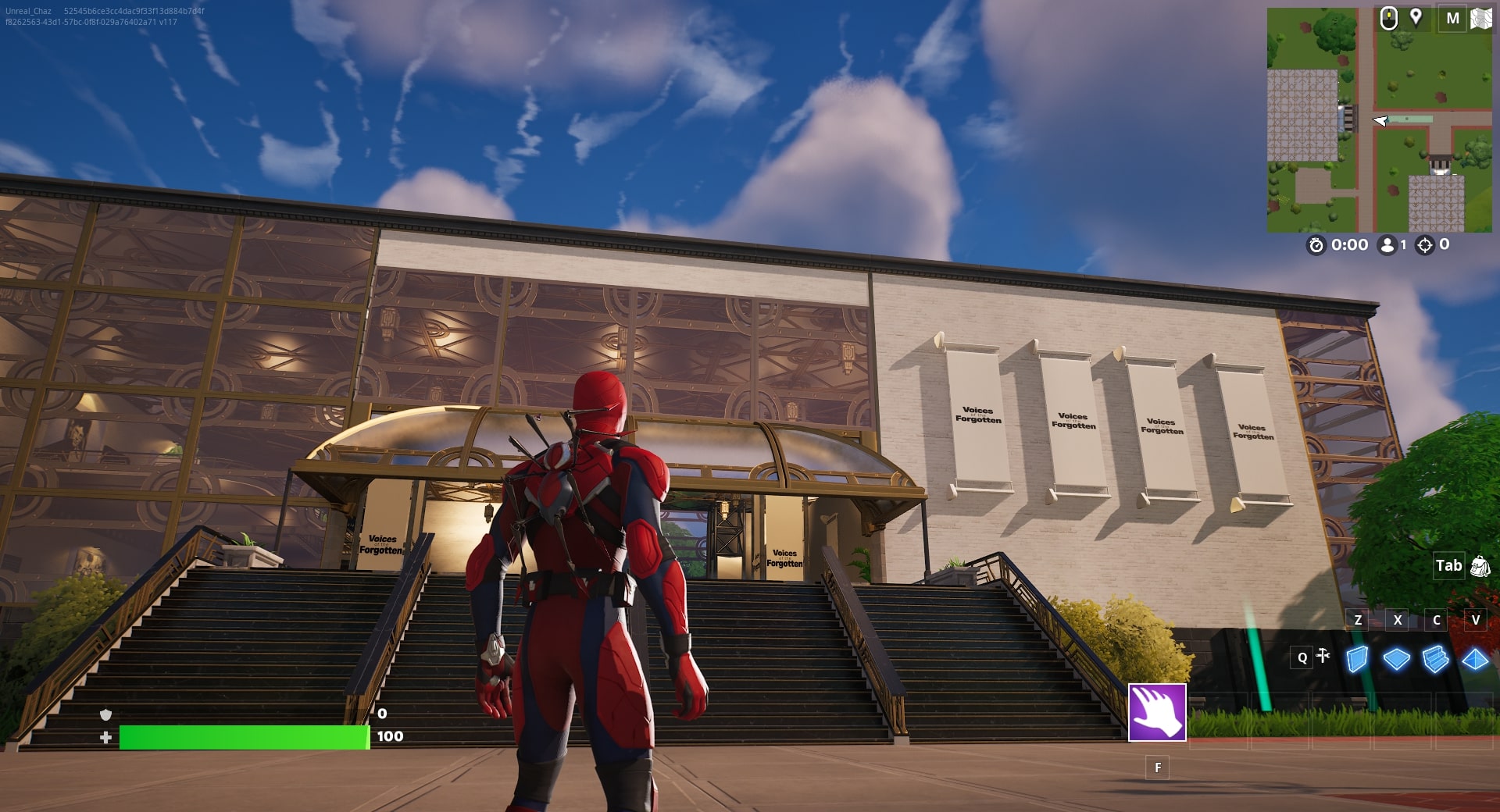1500x812 pixels.
Task: Choose the stairs building piece
Action: pyautogui.click(x=1435, y=660)
